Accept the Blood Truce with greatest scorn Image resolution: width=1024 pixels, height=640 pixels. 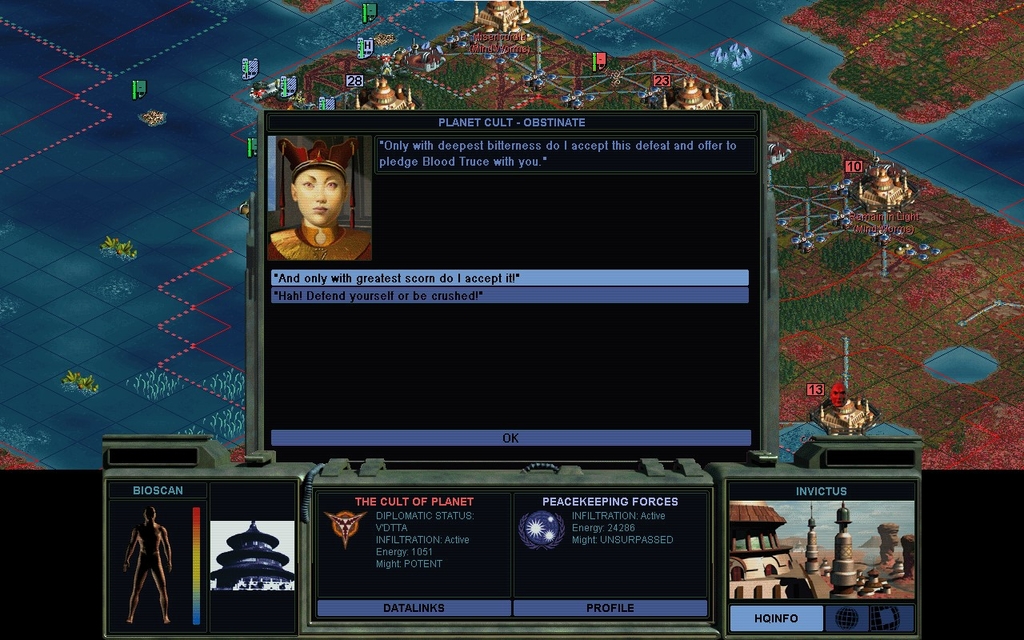(x=509, y=278)
